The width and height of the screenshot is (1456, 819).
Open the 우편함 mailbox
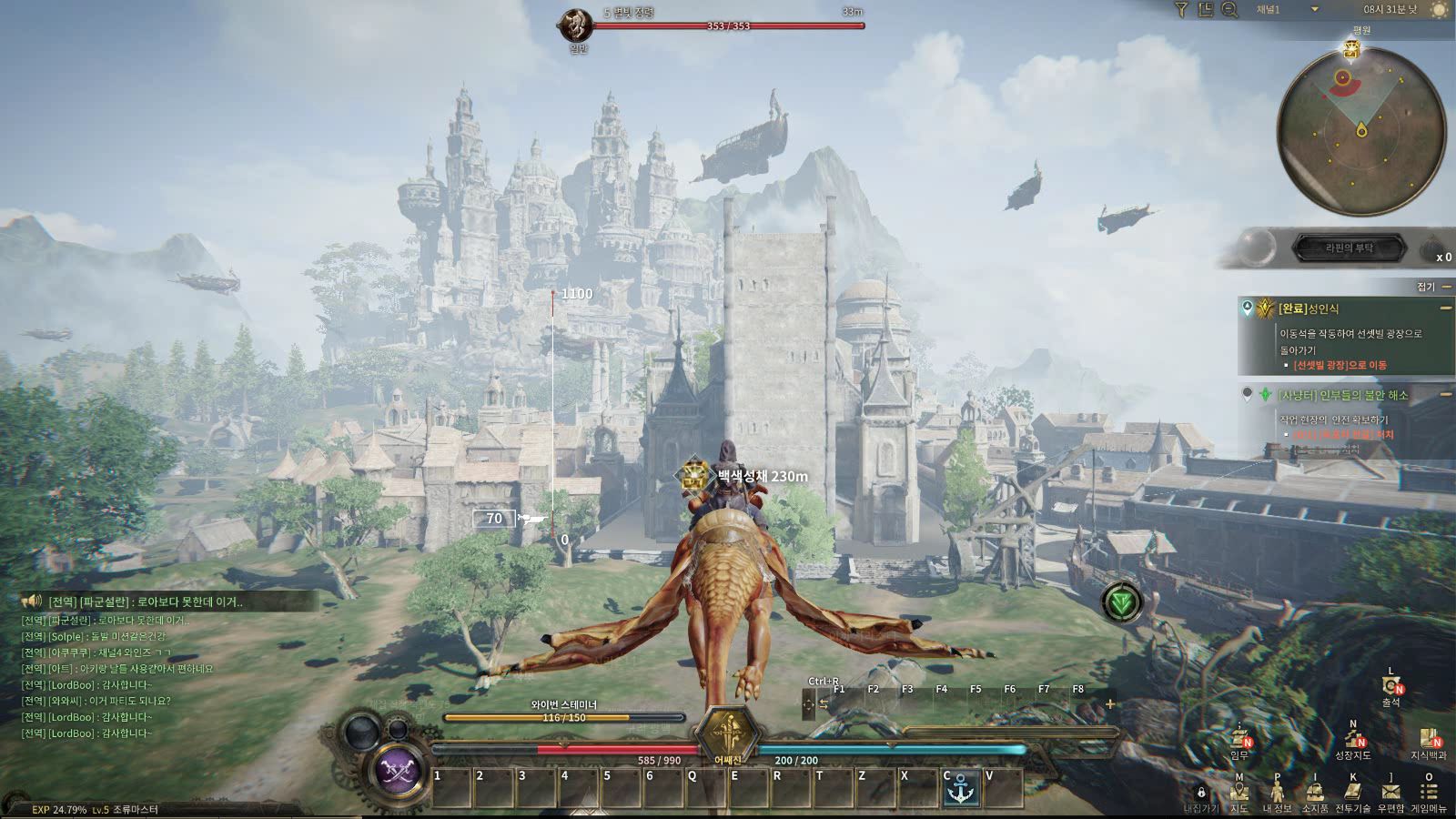click(x=1390, y=793)
